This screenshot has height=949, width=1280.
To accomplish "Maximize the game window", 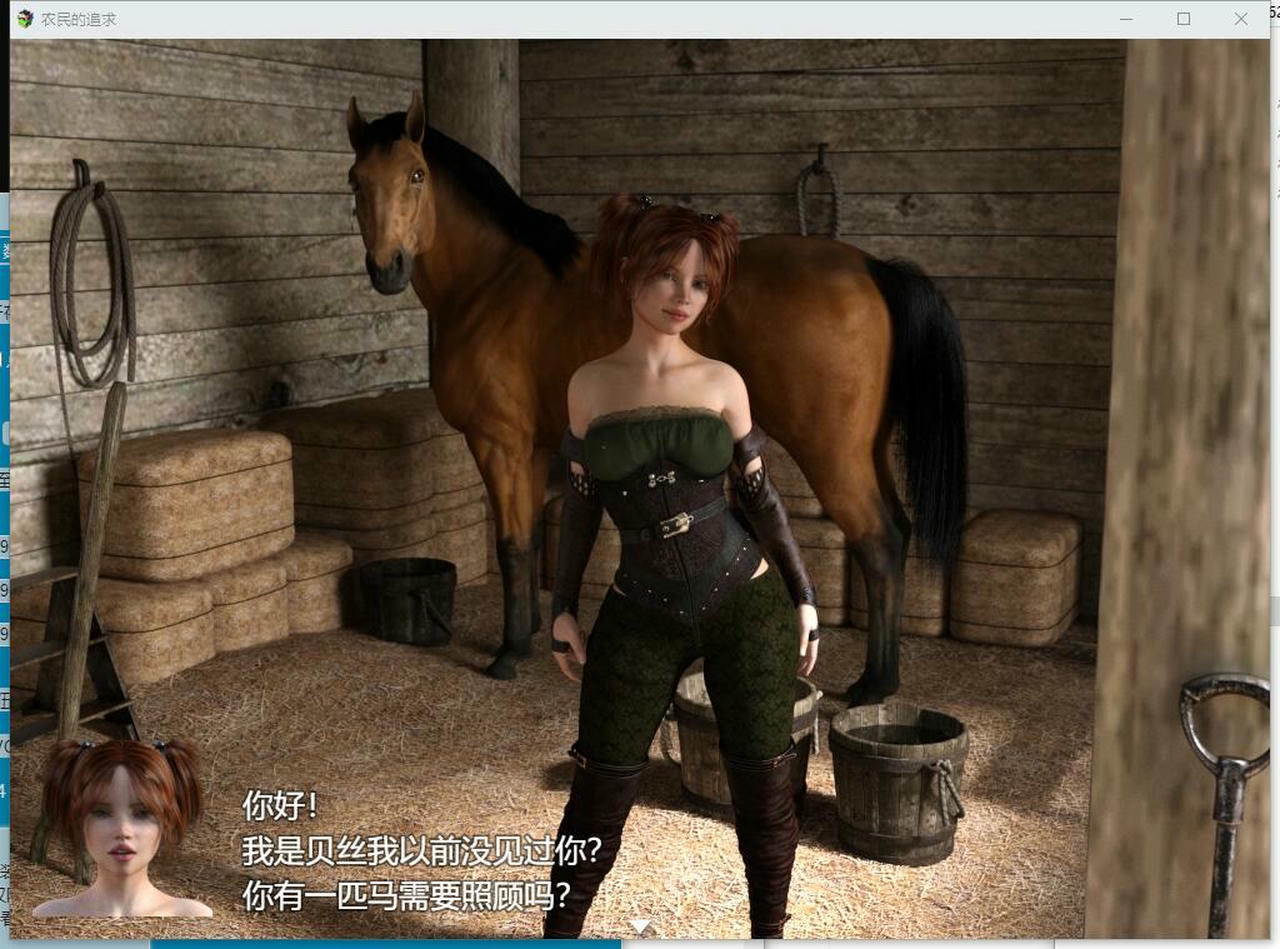I will coord(1183,18).
